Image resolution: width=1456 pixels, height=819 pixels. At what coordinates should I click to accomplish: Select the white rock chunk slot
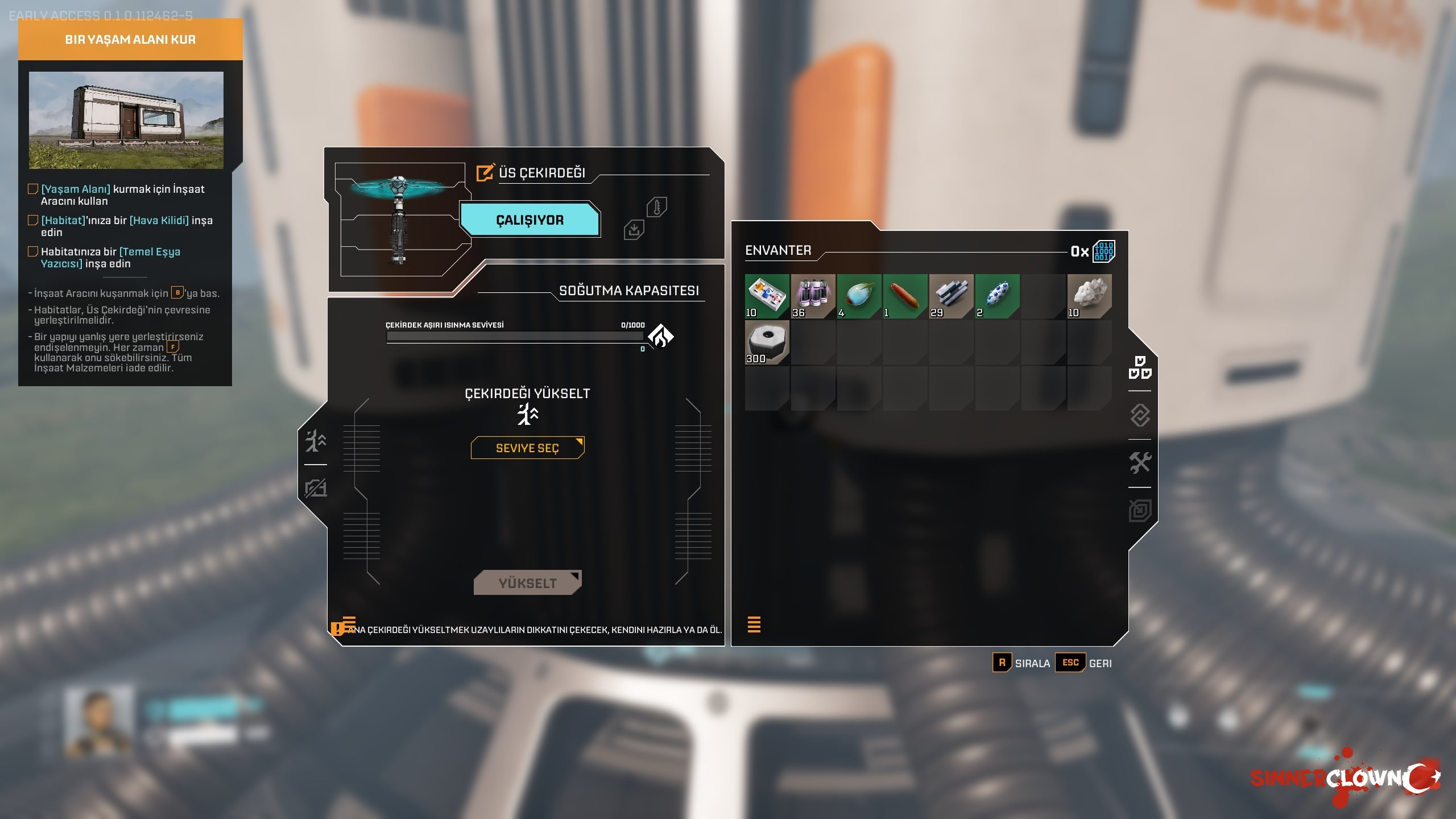1089,296
